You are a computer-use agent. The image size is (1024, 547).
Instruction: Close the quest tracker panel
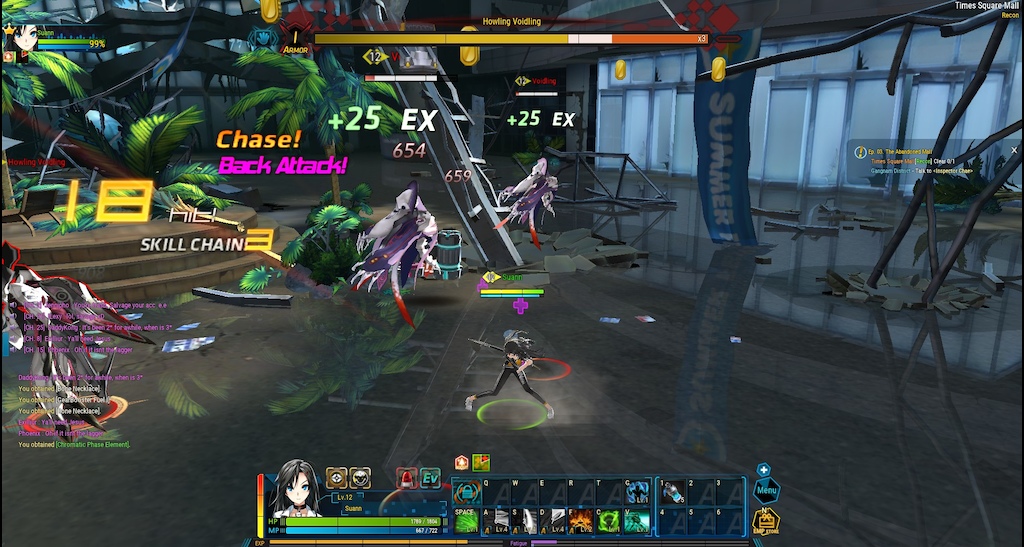point(1013,150)
